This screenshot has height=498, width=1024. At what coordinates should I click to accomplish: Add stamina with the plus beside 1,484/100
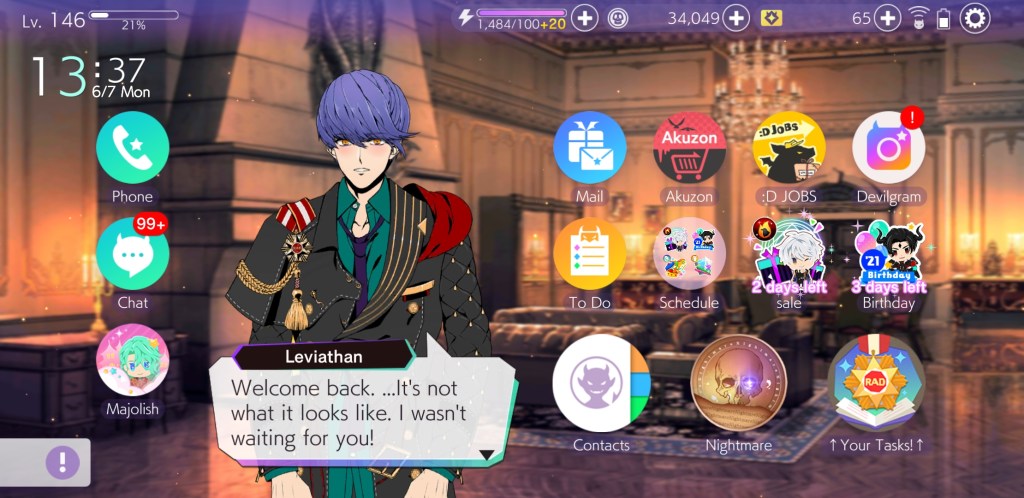click(585, 18)
